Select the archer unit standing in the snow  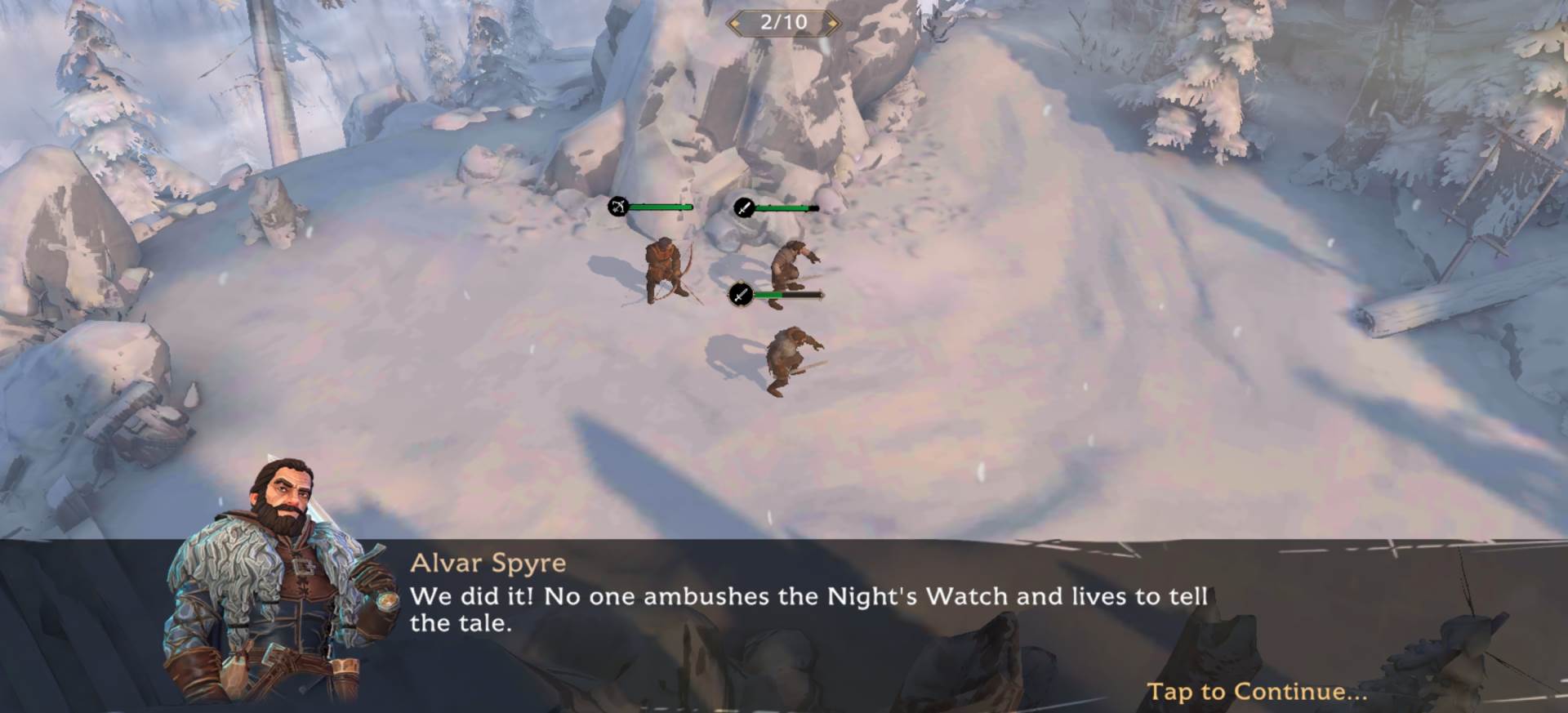[663, 270]
